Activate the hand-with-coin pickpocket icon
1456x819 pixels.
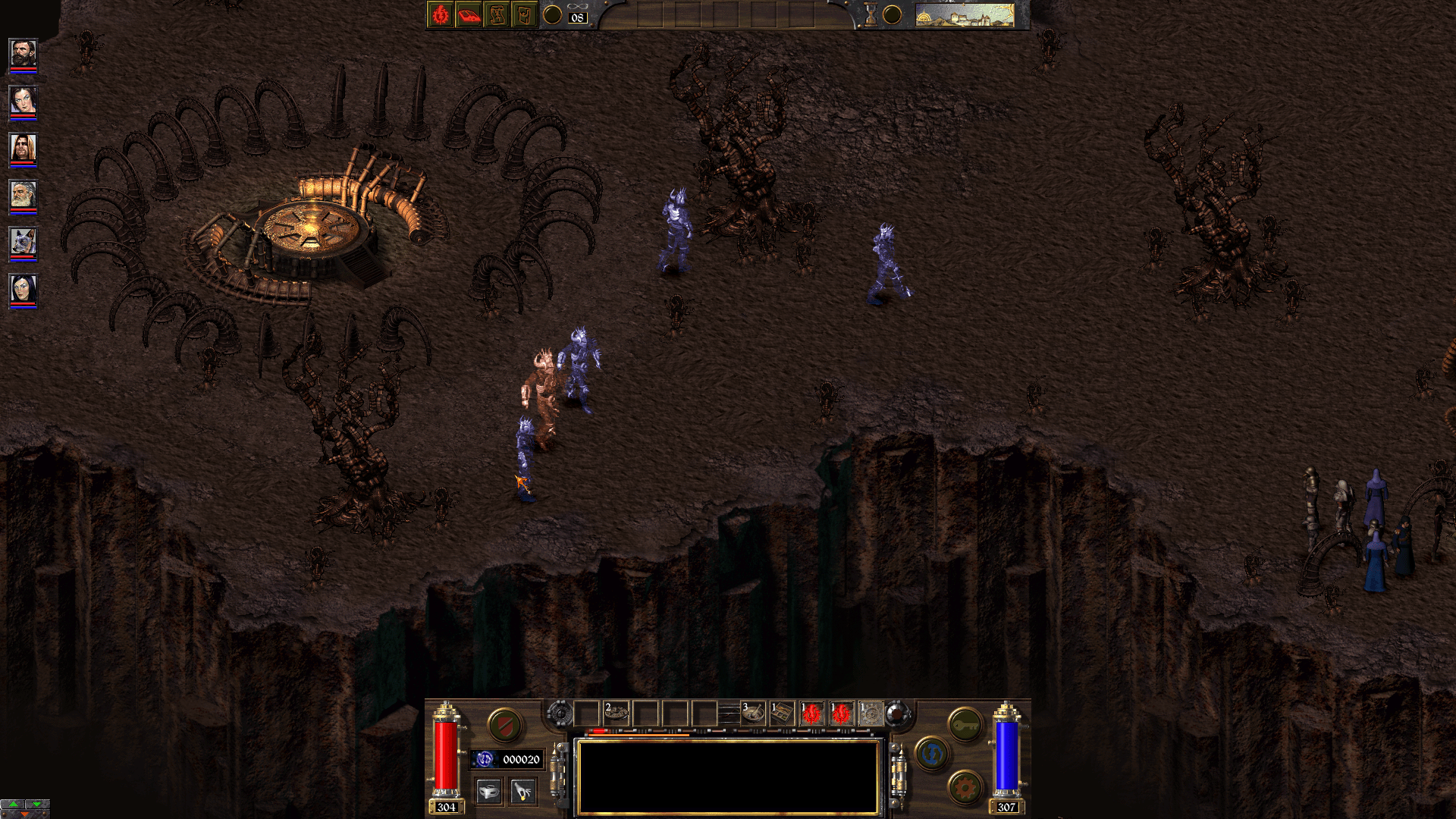tap(522, 792)
